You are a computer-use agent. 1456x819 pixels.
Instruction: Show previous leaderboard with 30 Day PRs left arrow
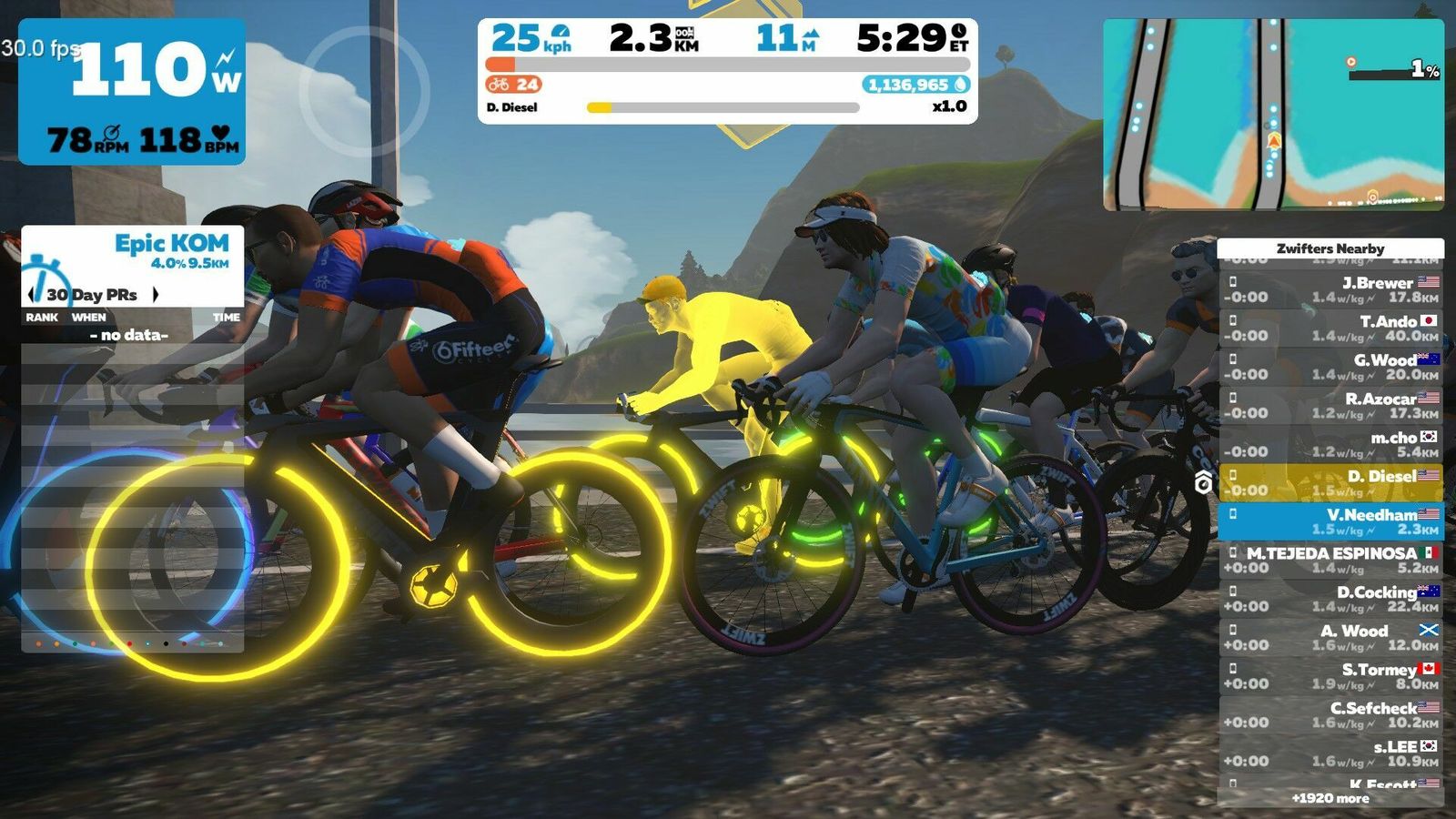point(34,294)
